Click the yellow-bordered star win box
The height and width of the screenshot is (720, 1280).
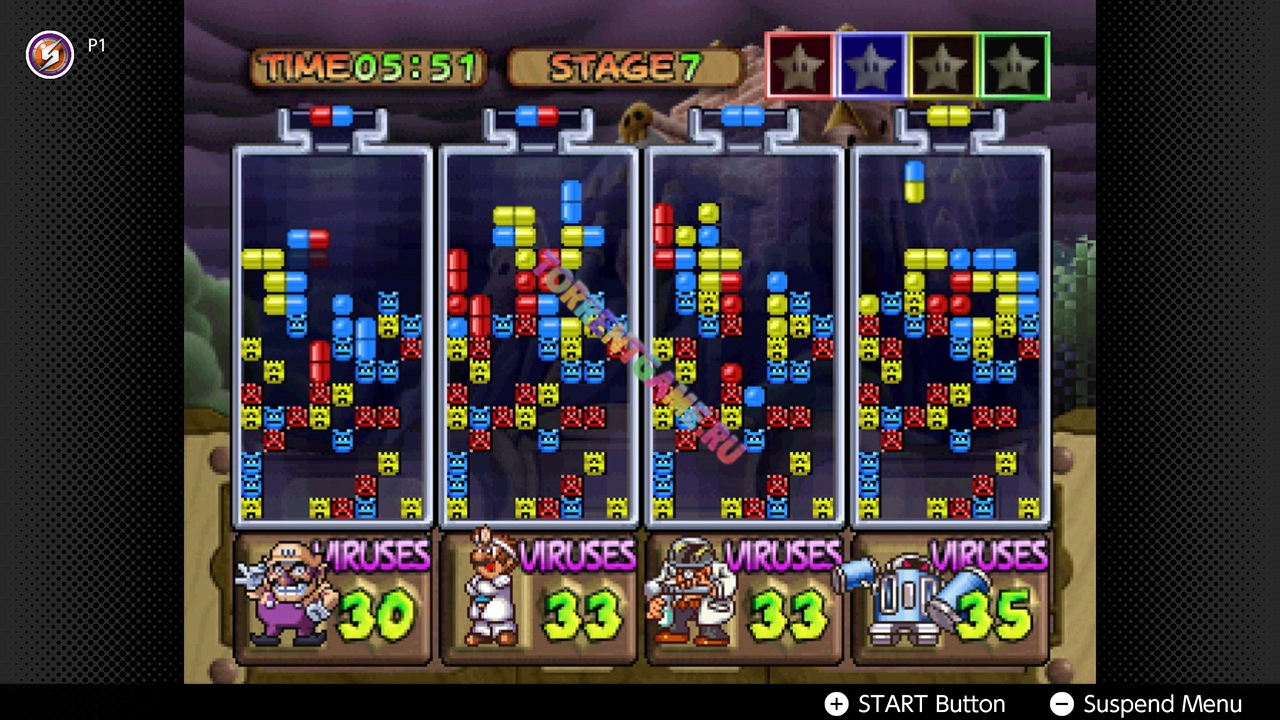coord(944,66)
